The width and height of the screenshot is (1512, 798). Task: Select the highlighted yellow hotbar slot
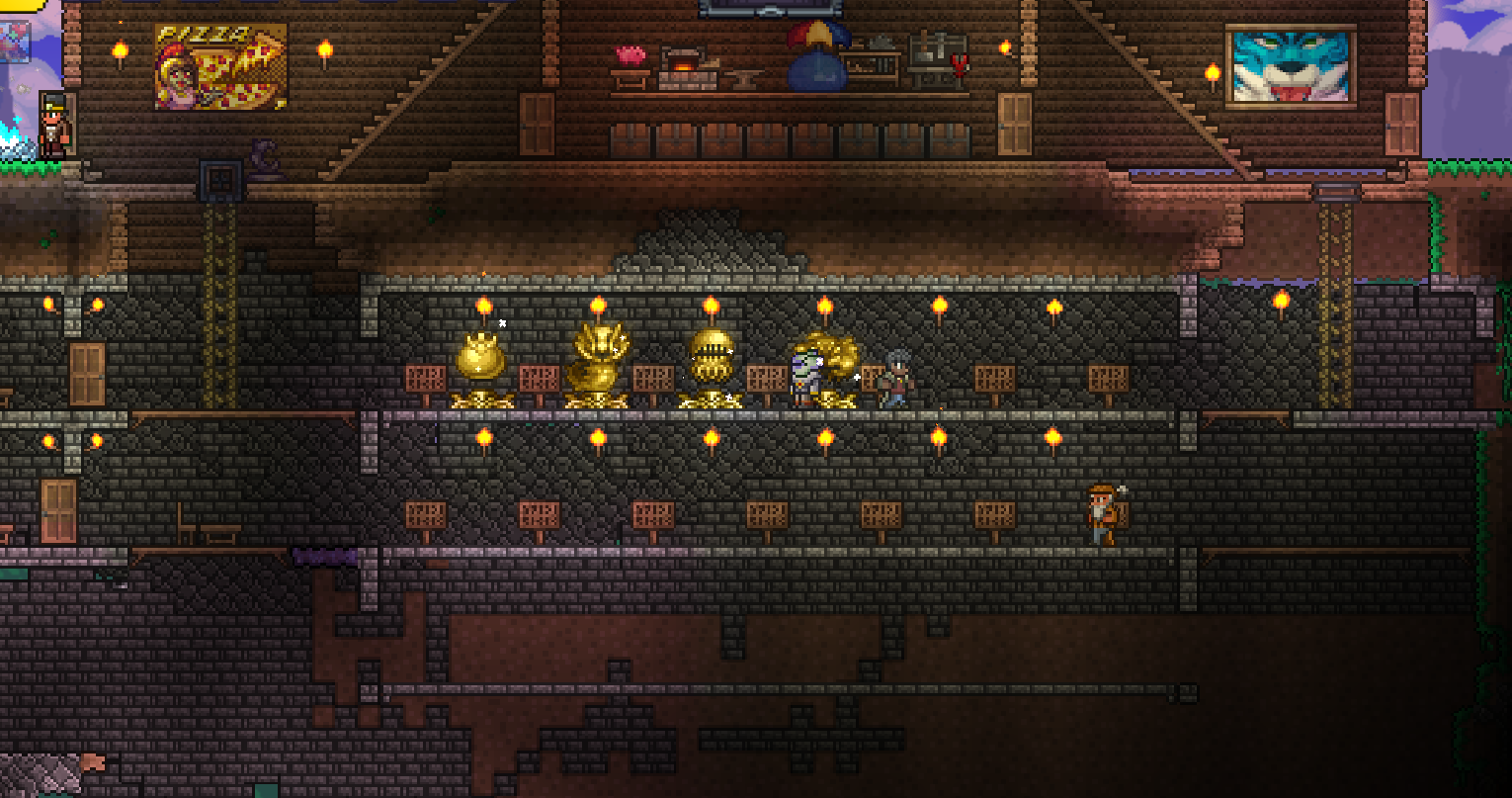tap(22, 4)
